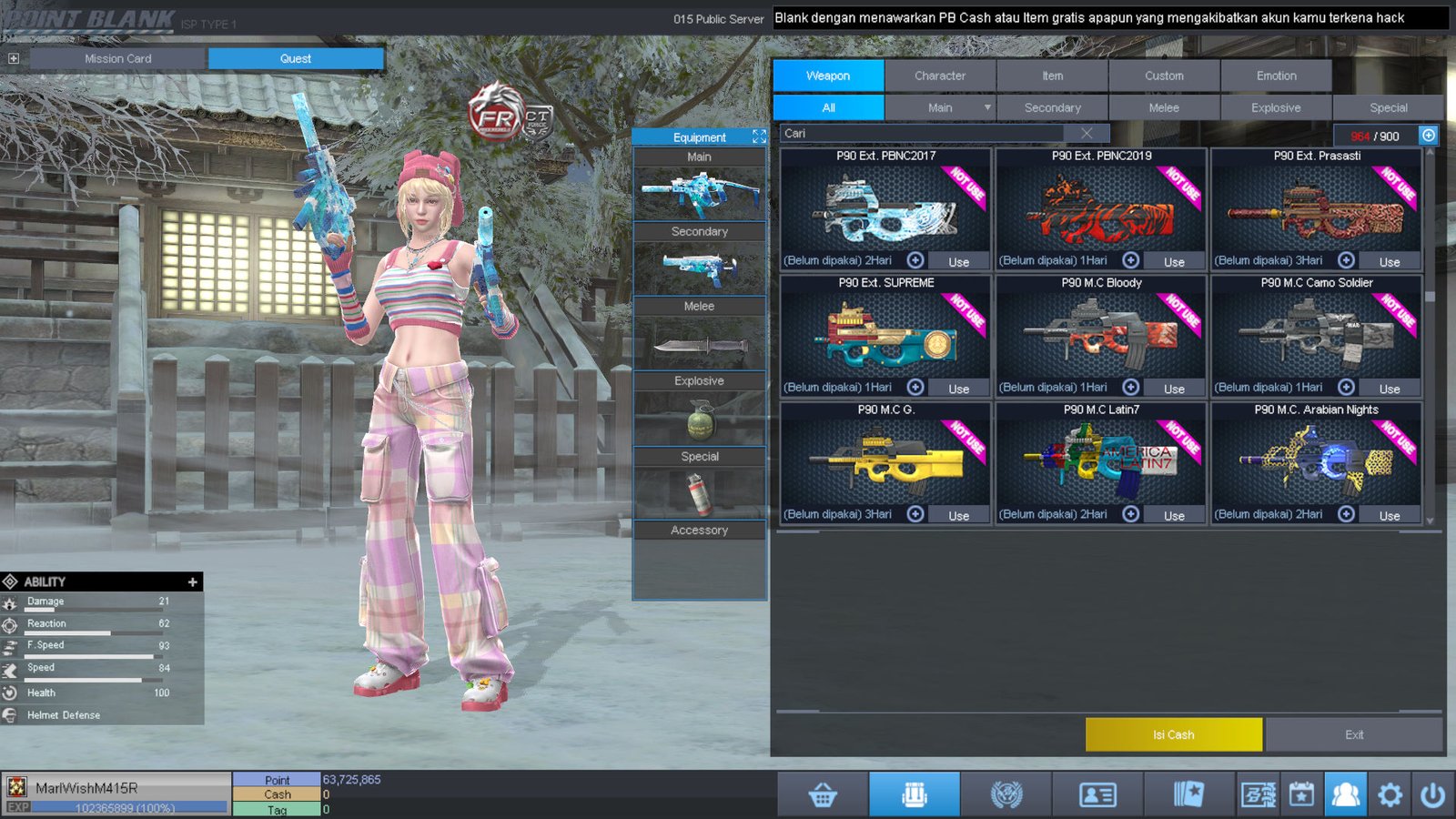Expand the Ability stats panel

[192, 581]
